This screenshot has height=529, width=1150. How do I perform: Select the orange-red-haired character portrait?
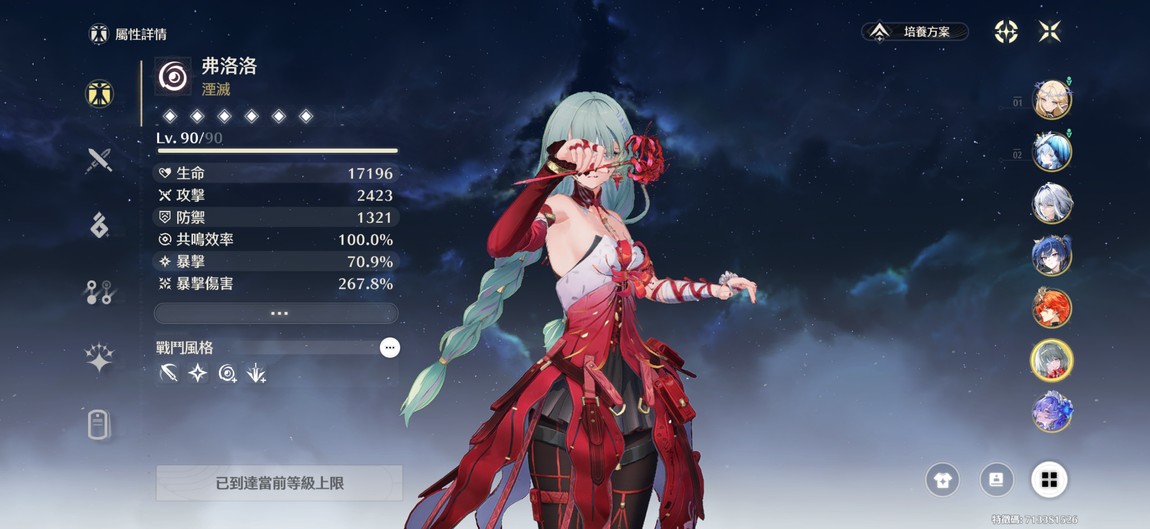click(x=1052, y=309)
